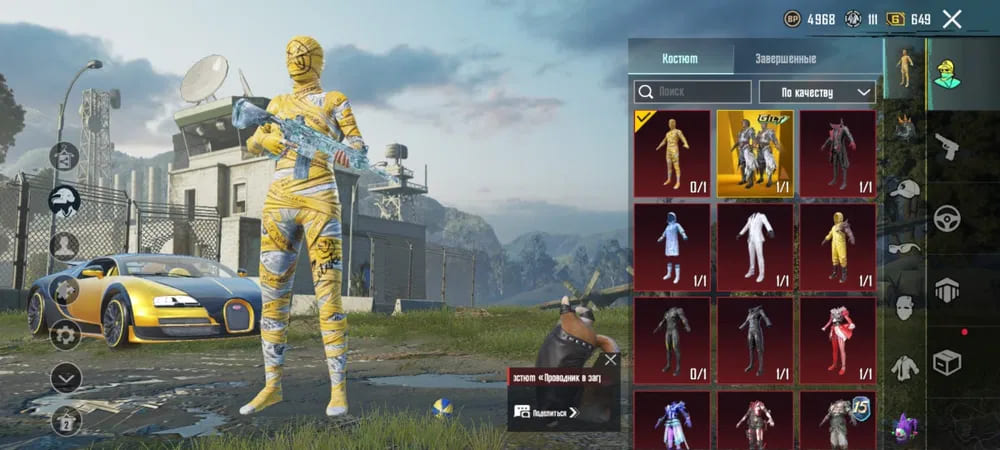The width and height of the screenshot is (1000, 450).
Task: Pick the blue hooded costume
Action: pos(672,247)
